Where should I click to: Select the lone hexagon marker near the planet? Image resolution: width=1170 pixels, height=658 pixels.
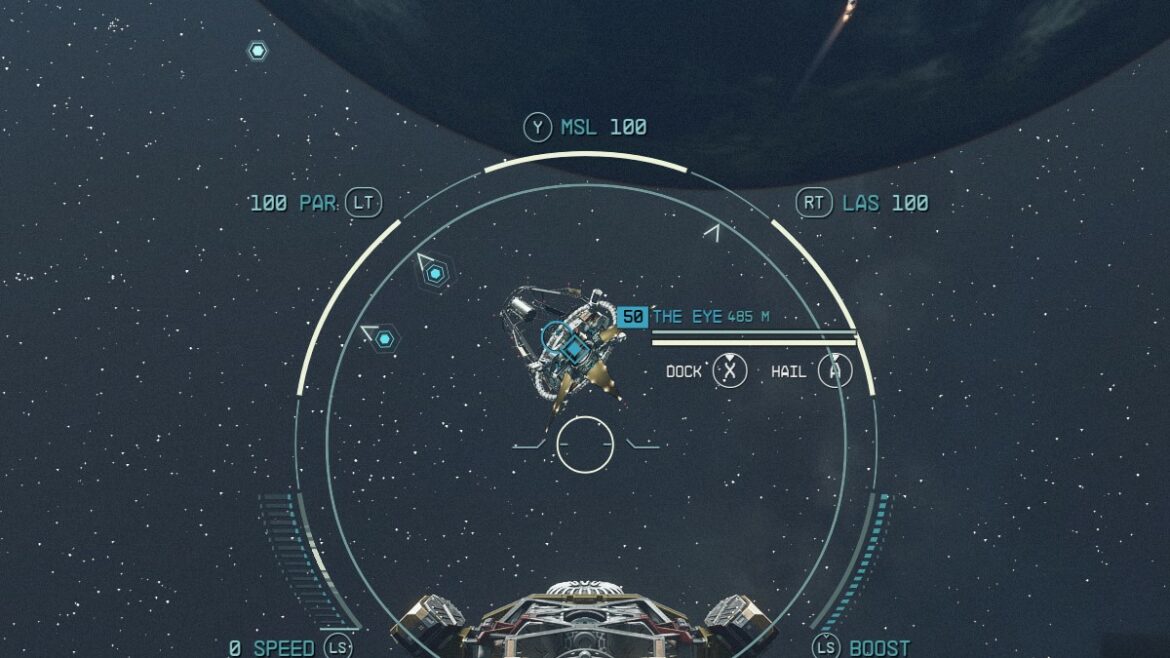(258, 50)
